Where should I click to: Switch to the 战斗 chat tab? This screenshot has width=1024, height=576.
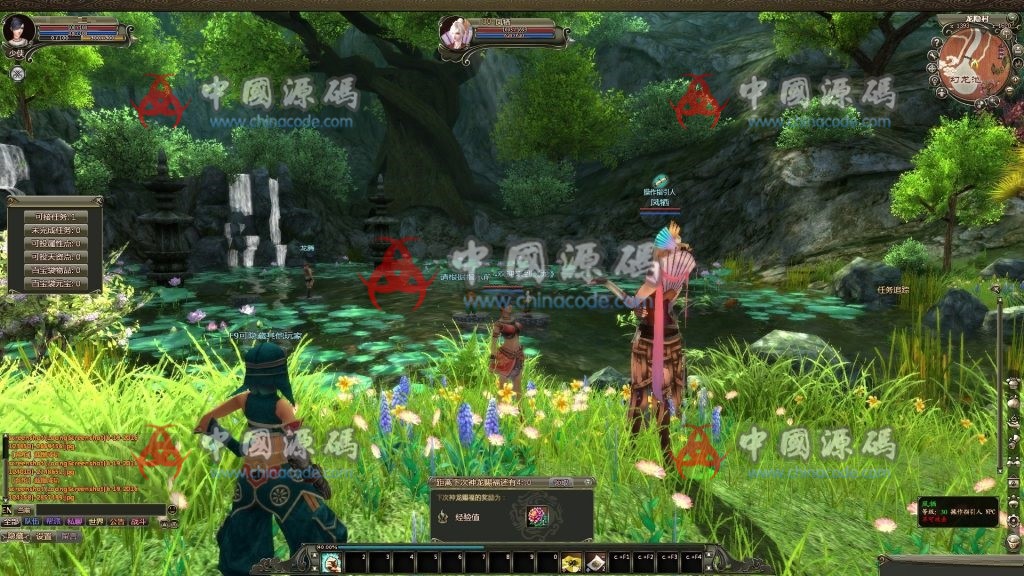138,522
